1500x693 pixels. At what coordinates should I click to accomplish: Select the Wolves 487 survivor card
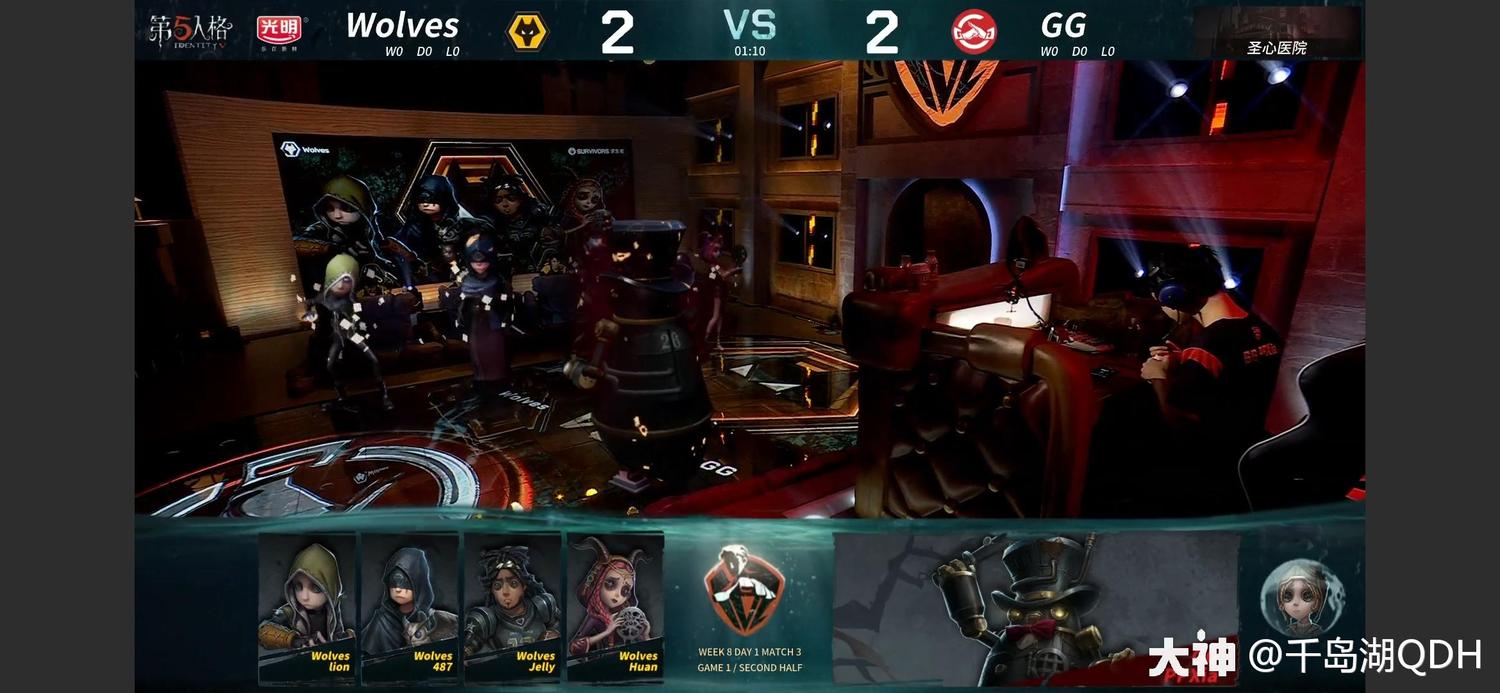(x=409, y=606)
